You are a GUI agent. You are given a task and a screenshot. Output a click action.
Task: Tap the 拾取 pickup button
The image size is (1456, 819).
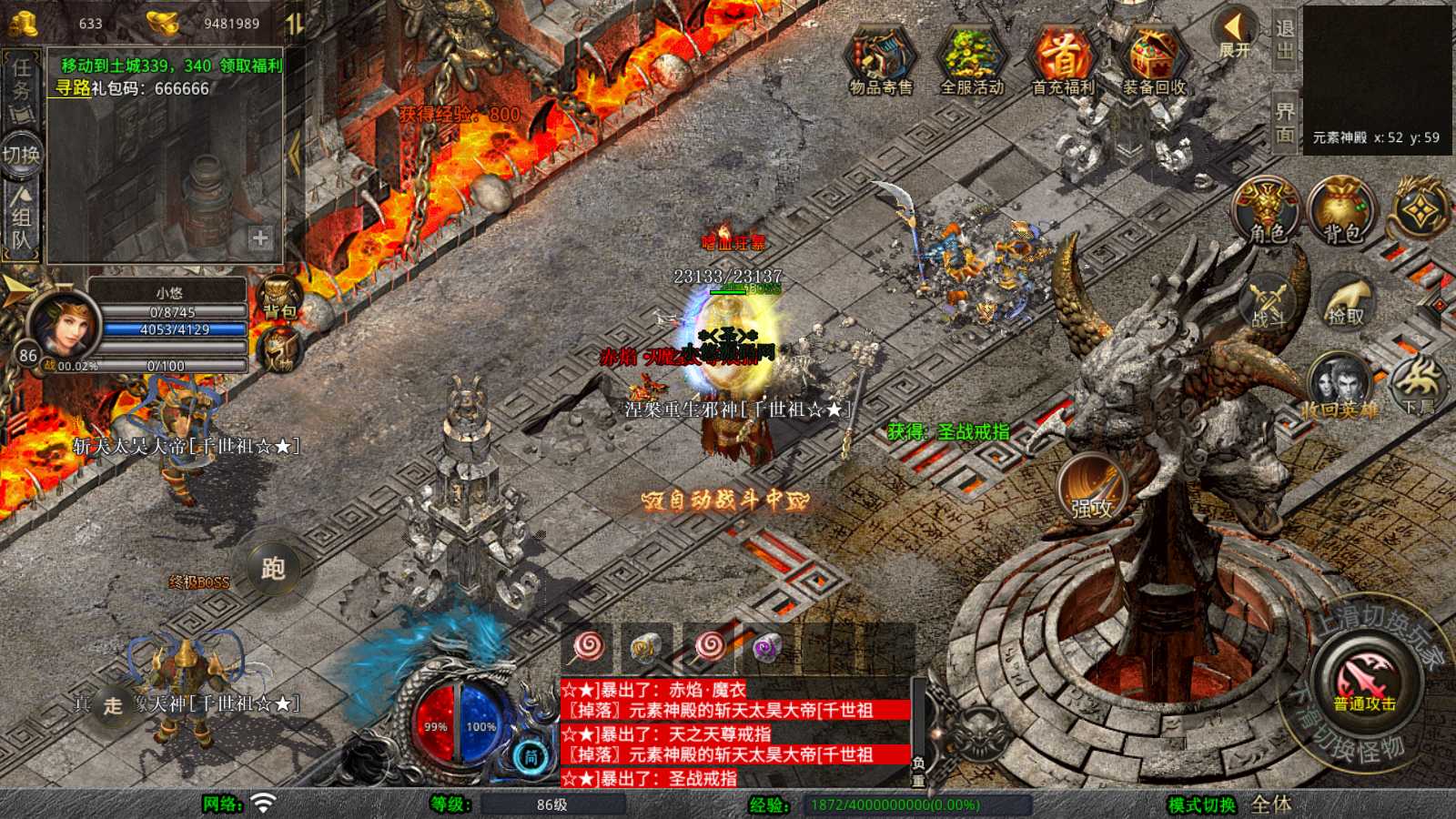click(x=1346, y=302)
